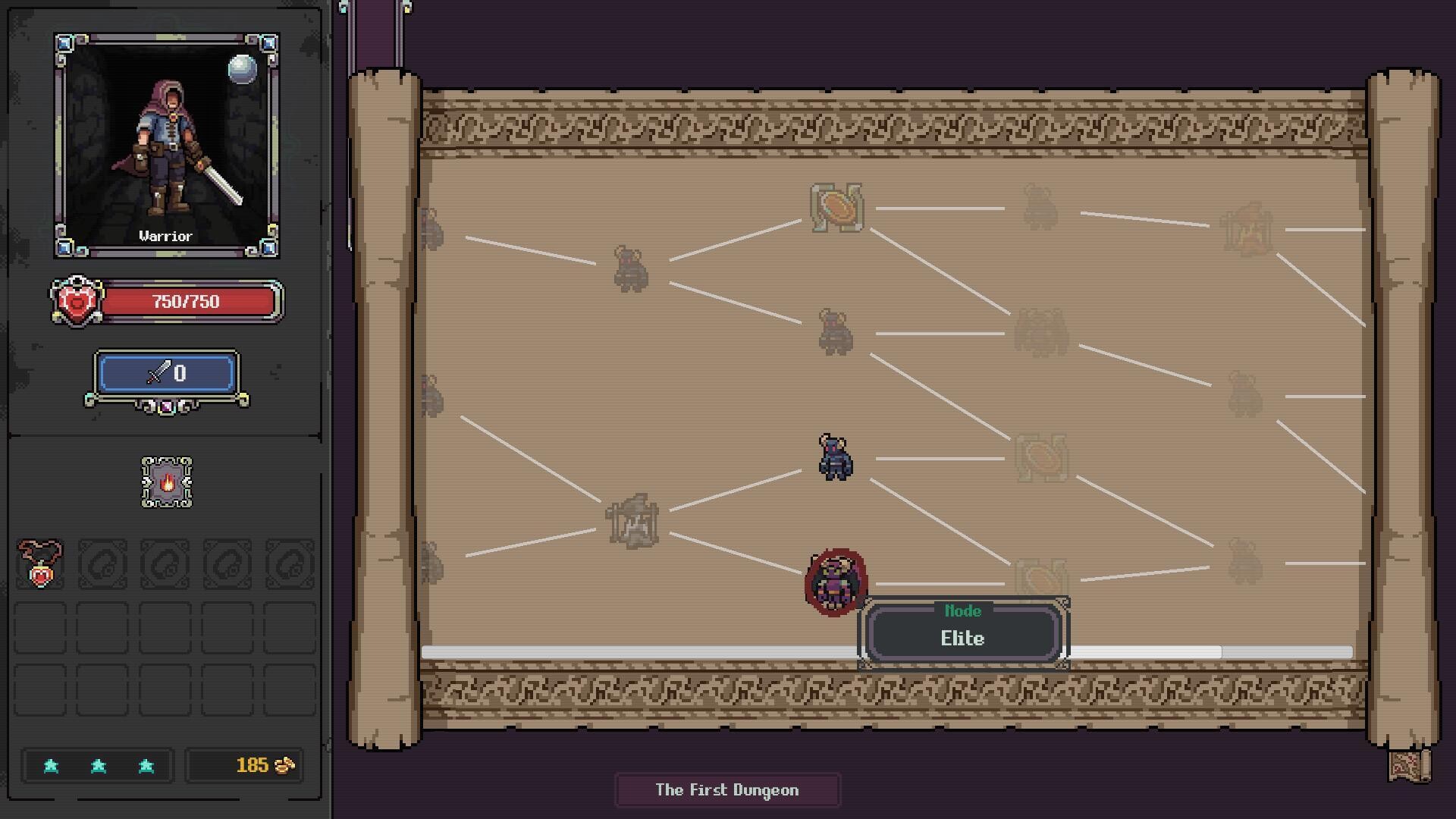Select the third green star indicator
The width and height of the screenshot is (1456, 819).
click(147, 766)
